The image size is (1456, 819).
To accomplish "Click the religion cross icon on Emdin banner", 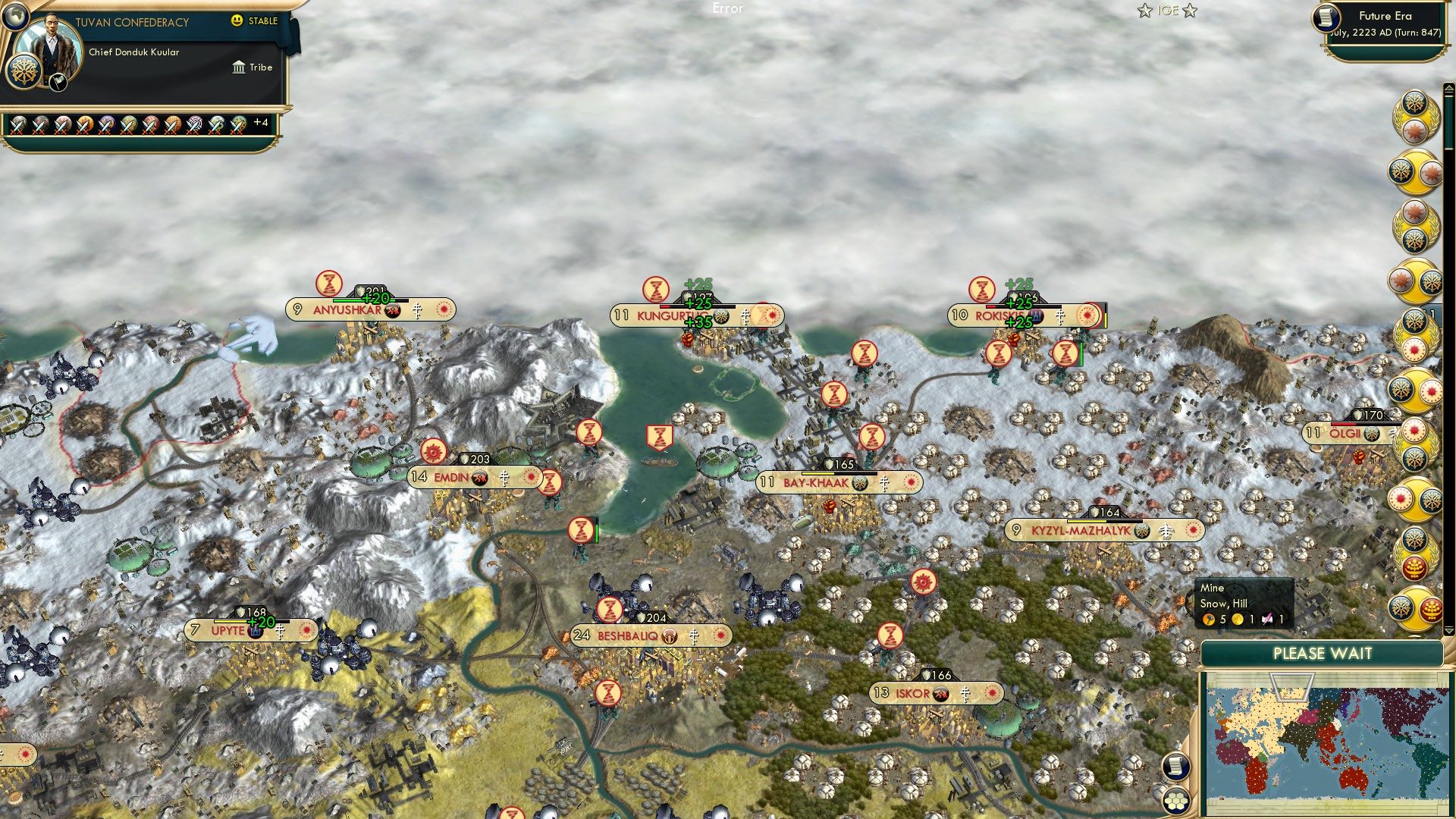I will pos(504,478).
